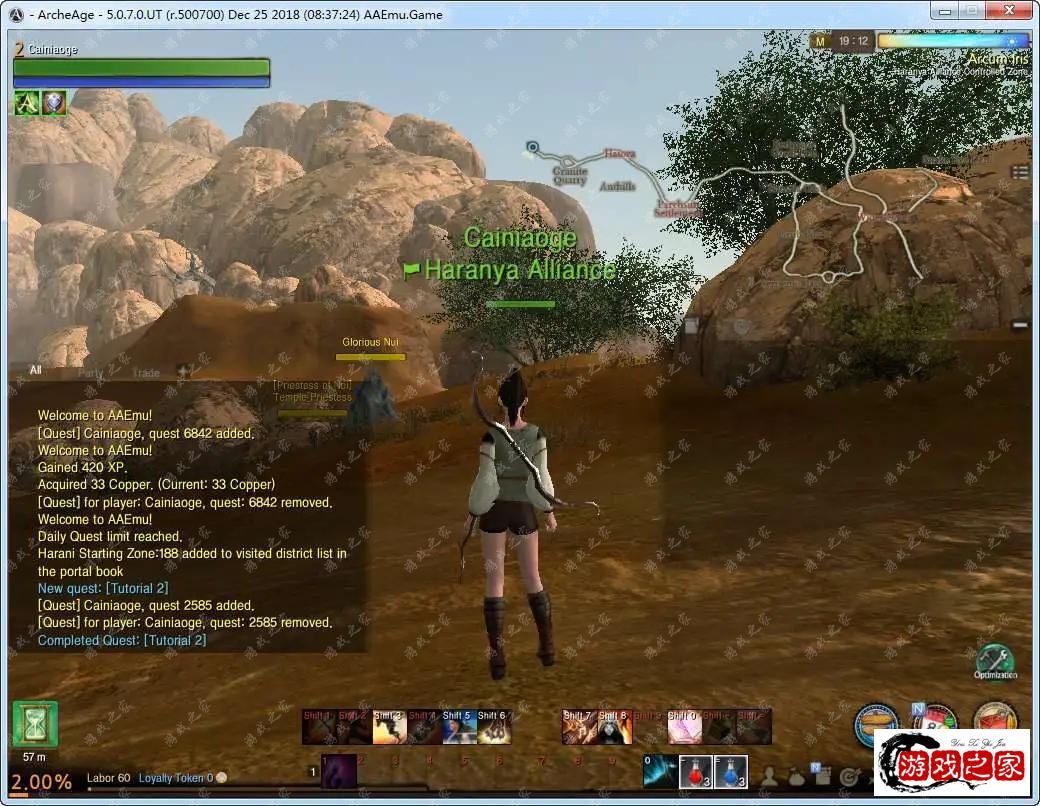Open the Optimization tool
Image resolution: width=1040 pixels, height=806 pixels.
(994, 661)
